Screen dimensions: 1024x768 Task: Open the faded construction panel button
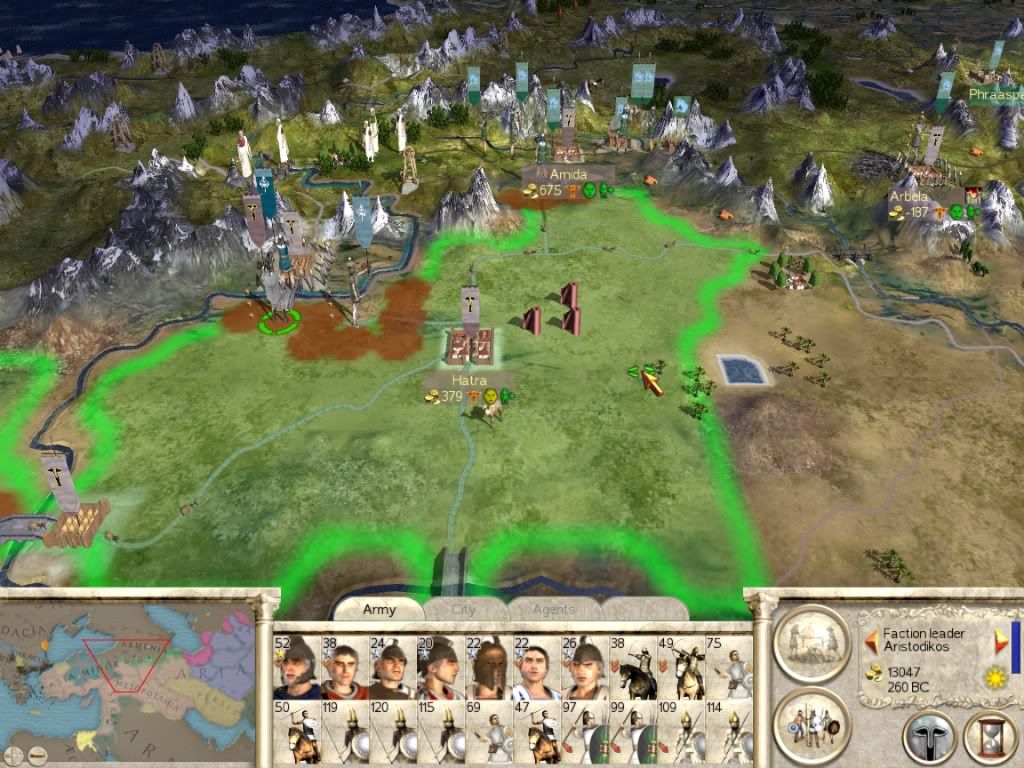tap(812, 641)
